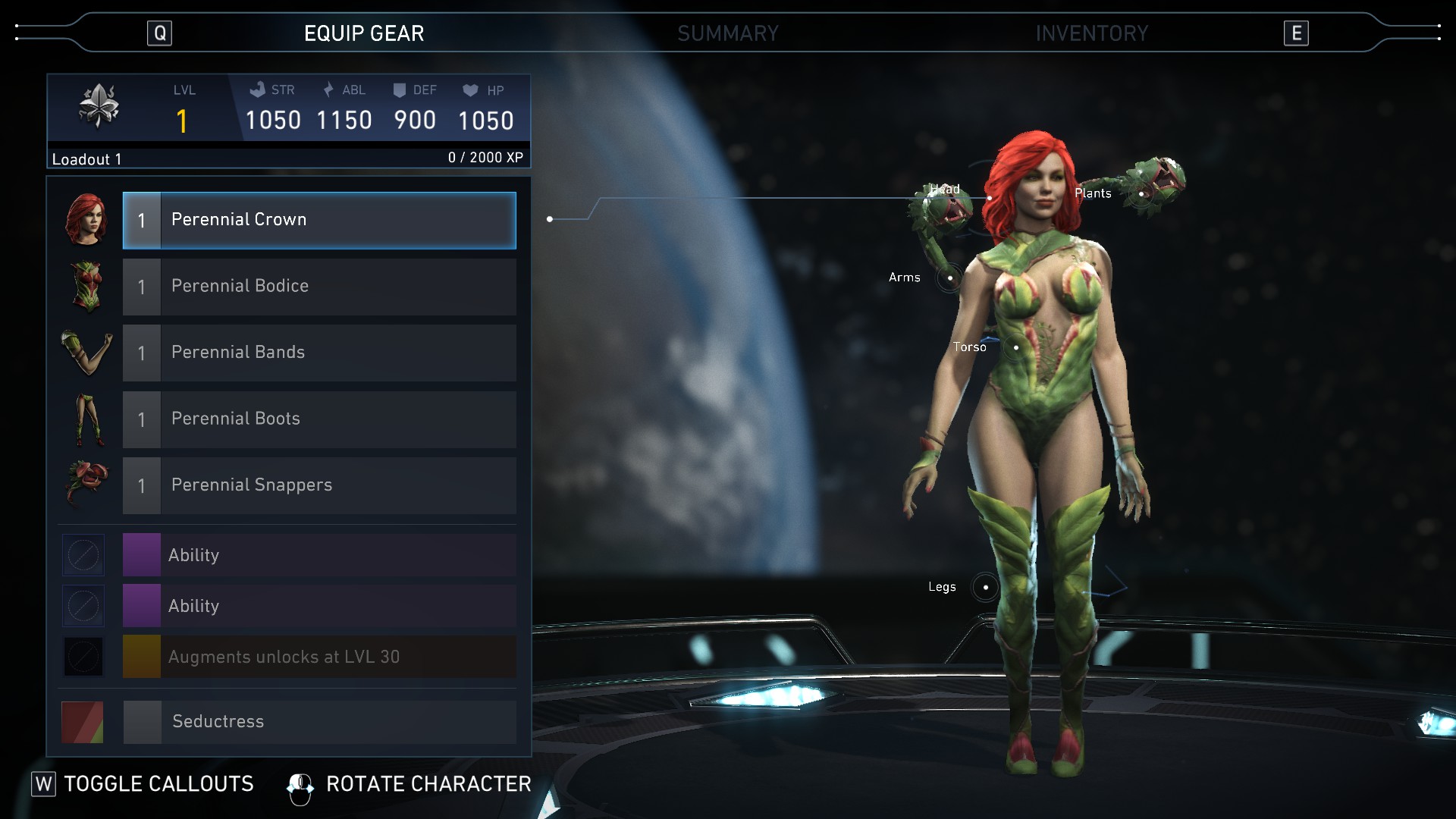The height and width of the screenshot is (819, 1456).
Task: Click the Torso callout marker
Action: pyautogui.click(x=1015, y=347)
